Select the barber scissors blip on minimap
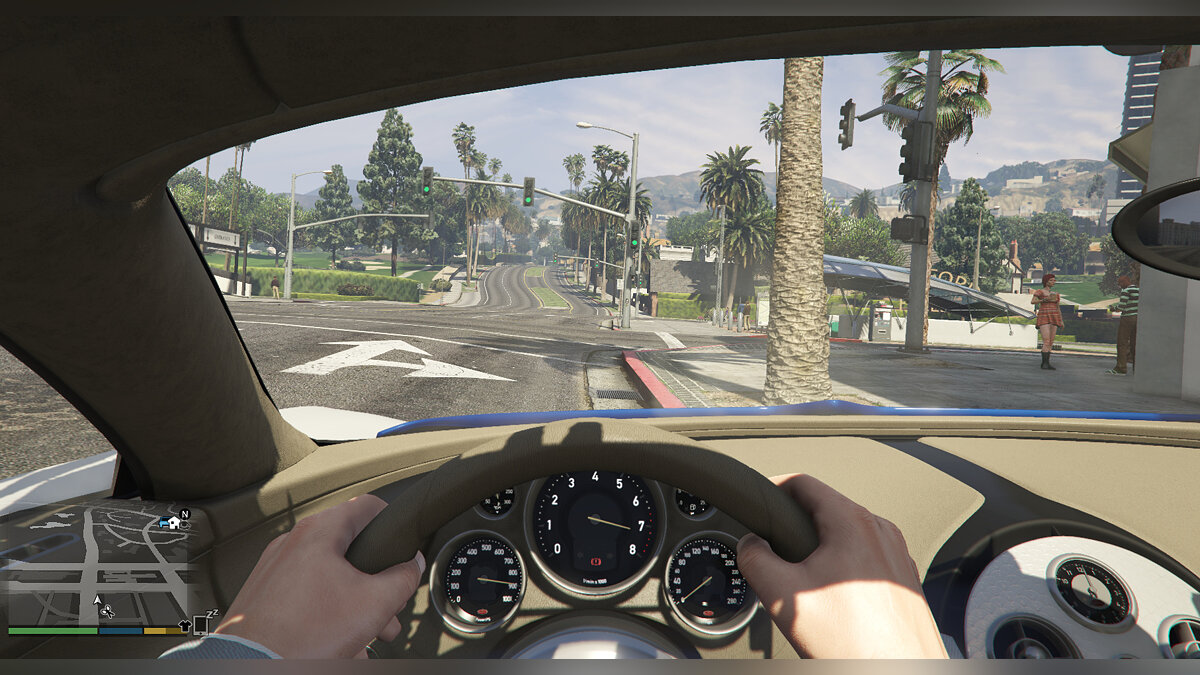The image size is (1200, 675). pyautogui.click(x=108, y=611)
